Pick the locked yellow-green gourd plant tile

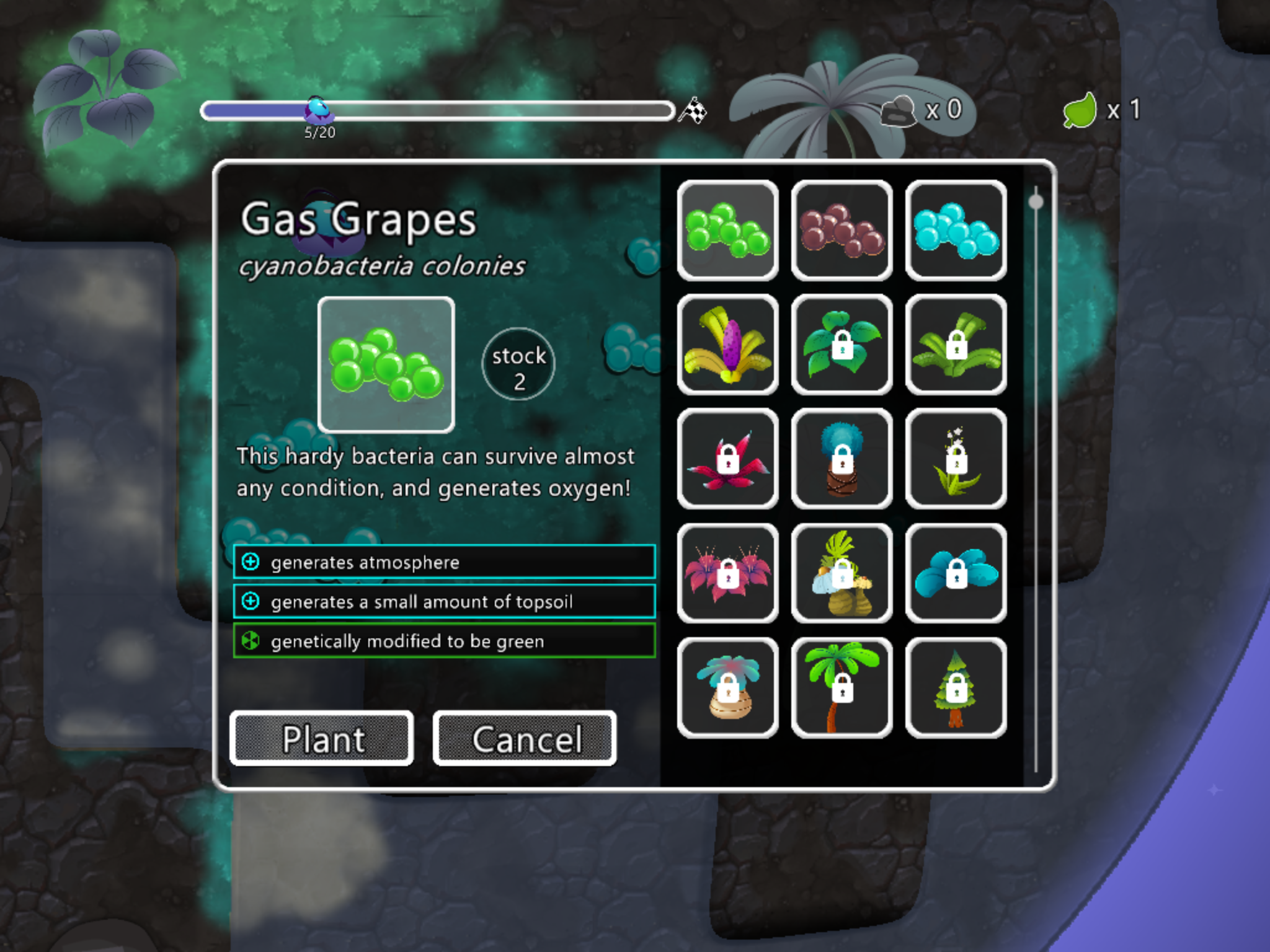point(841,573)
